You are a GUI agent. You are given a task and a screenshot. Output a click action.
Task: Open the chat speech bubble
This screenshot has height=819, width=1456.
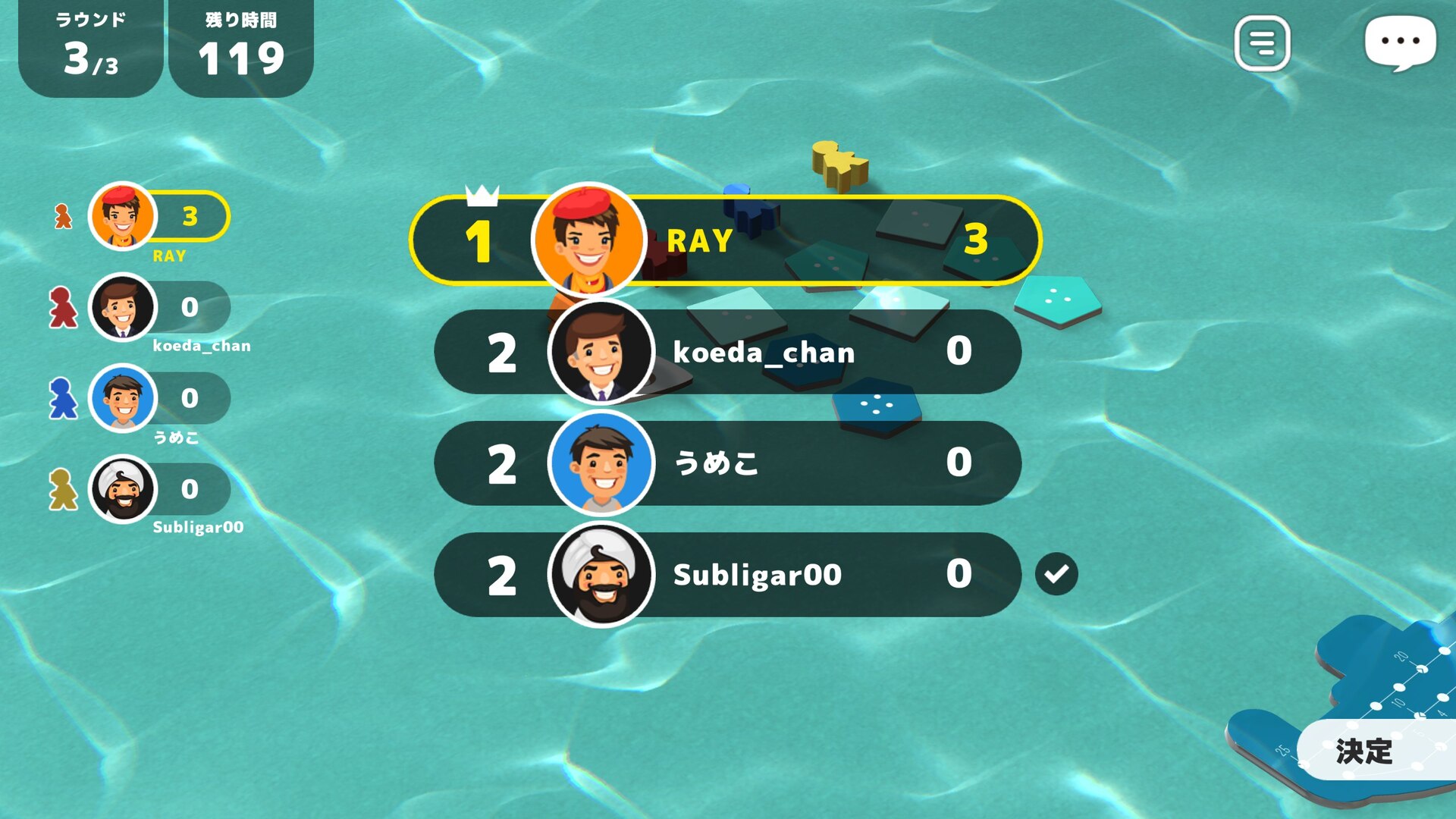pyautogui.click(x=1399, y=42)
